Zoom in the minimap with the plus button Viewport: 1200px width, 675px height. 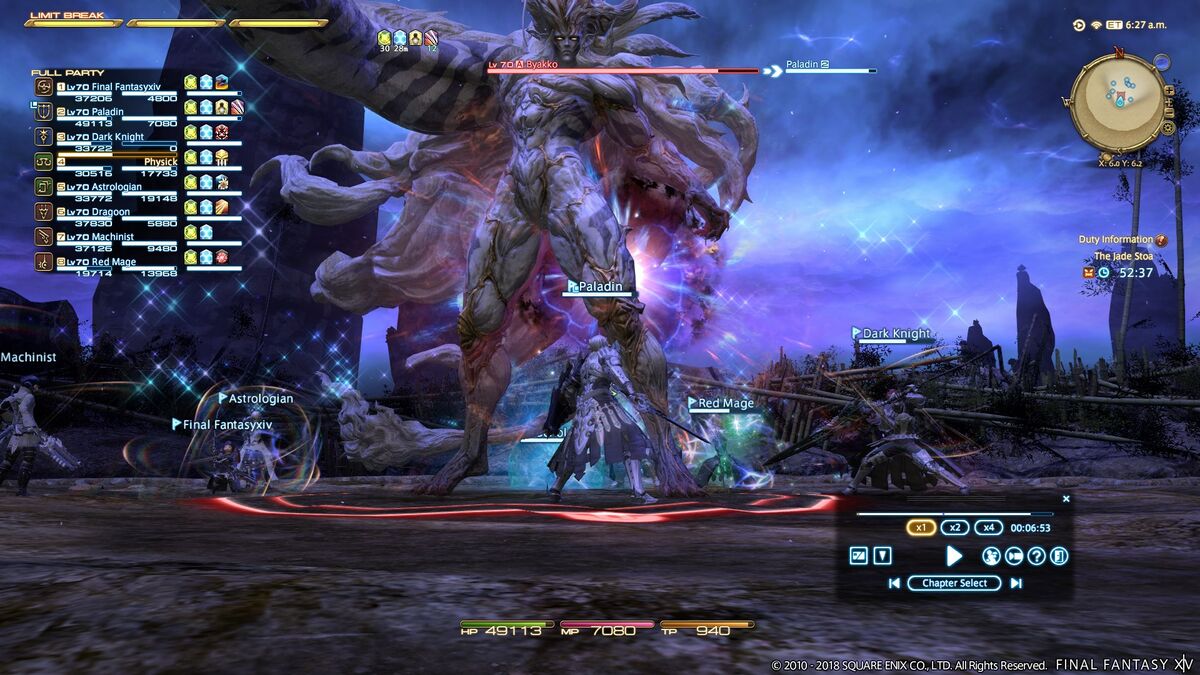click(x=1168, y=89)
